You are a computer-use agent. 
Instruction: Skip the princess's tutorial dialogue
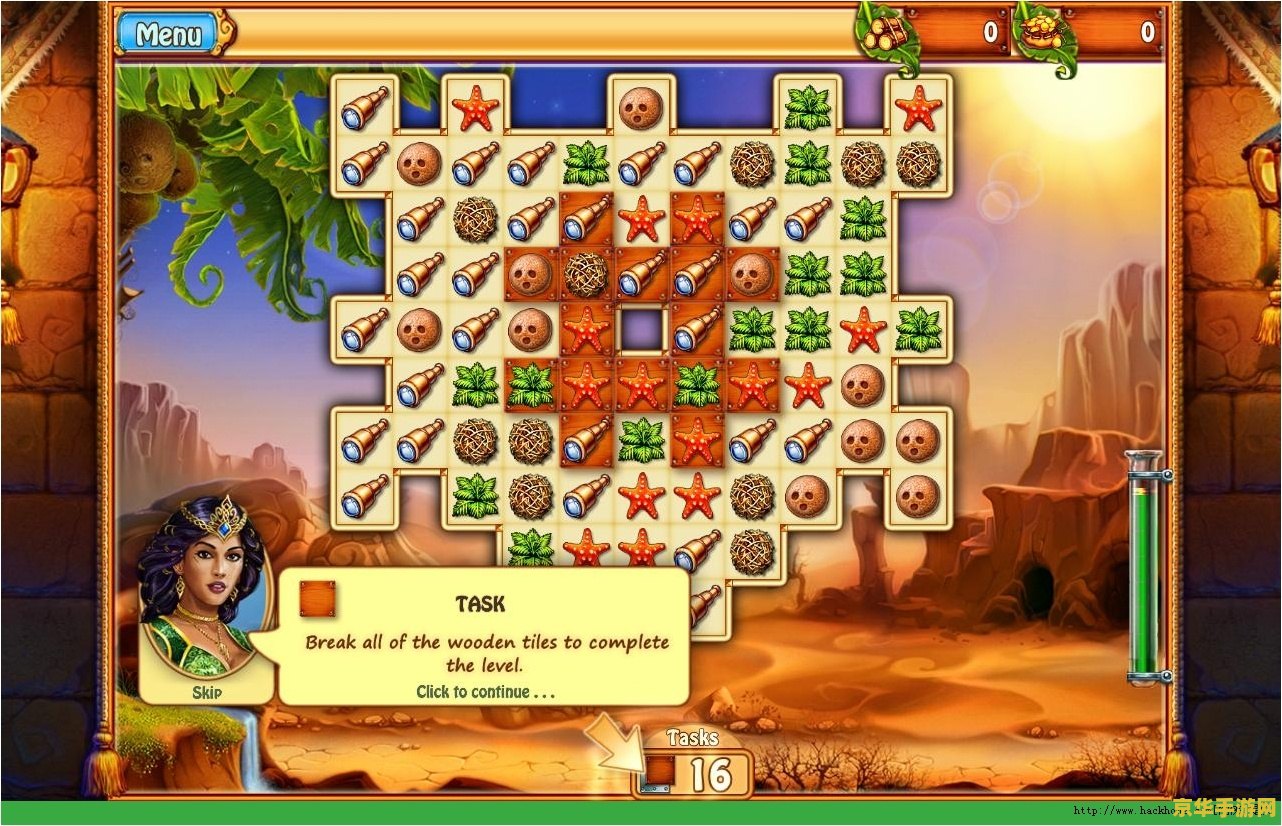tap(206, 692)
